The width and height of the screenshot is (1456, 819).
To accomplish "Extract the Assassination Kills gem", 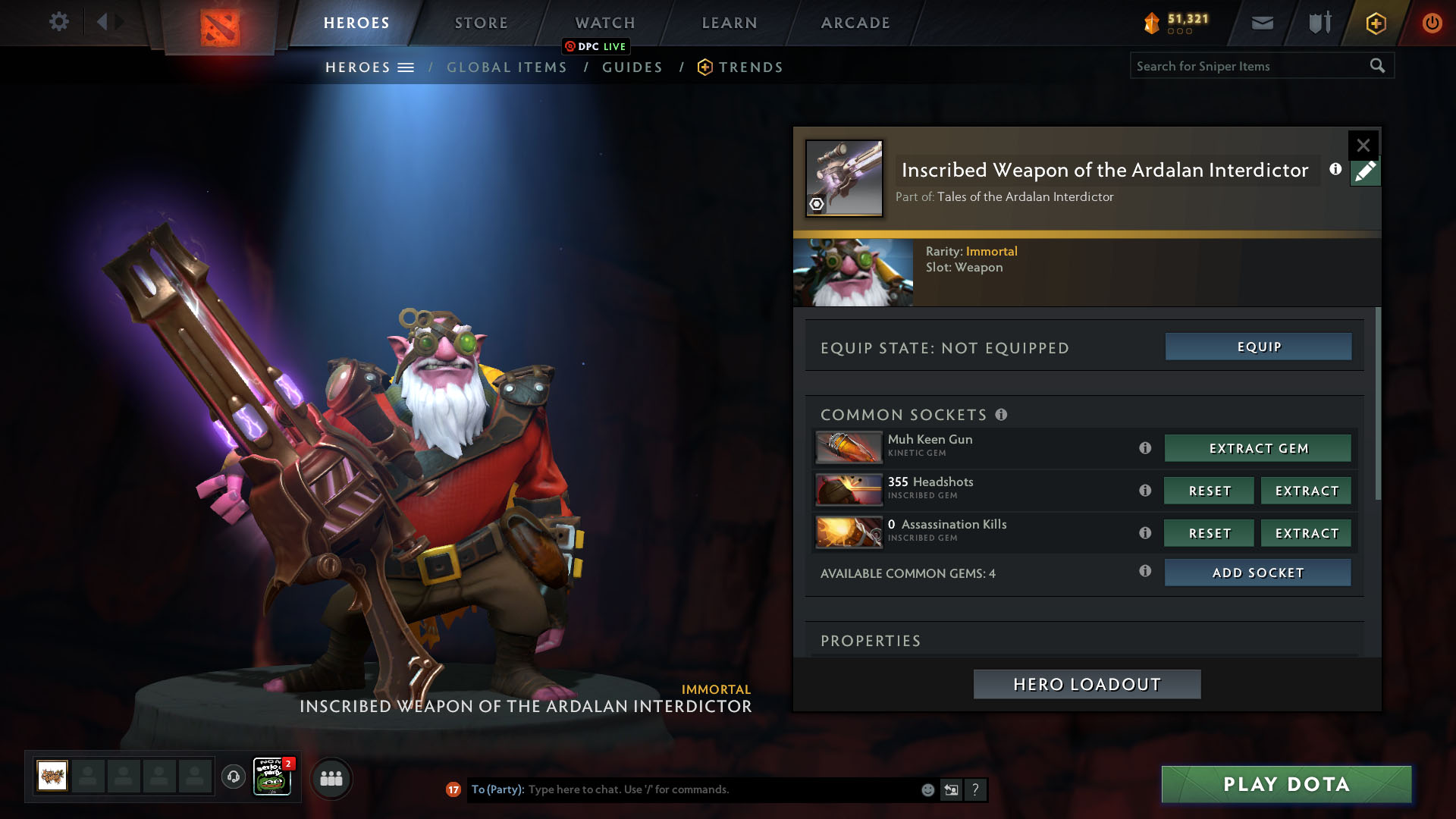I will click(1306, 533).
